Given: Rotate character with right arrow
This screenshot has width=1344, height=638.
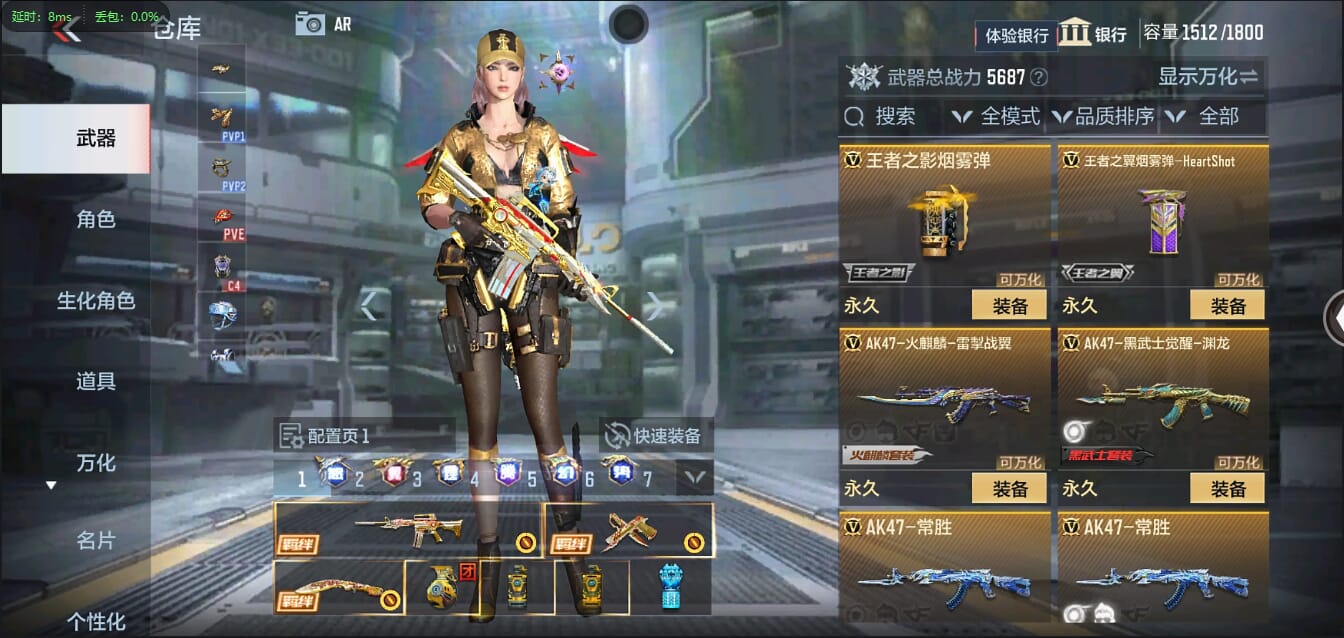Looking at the screenshot, I should tap(654, 305).
